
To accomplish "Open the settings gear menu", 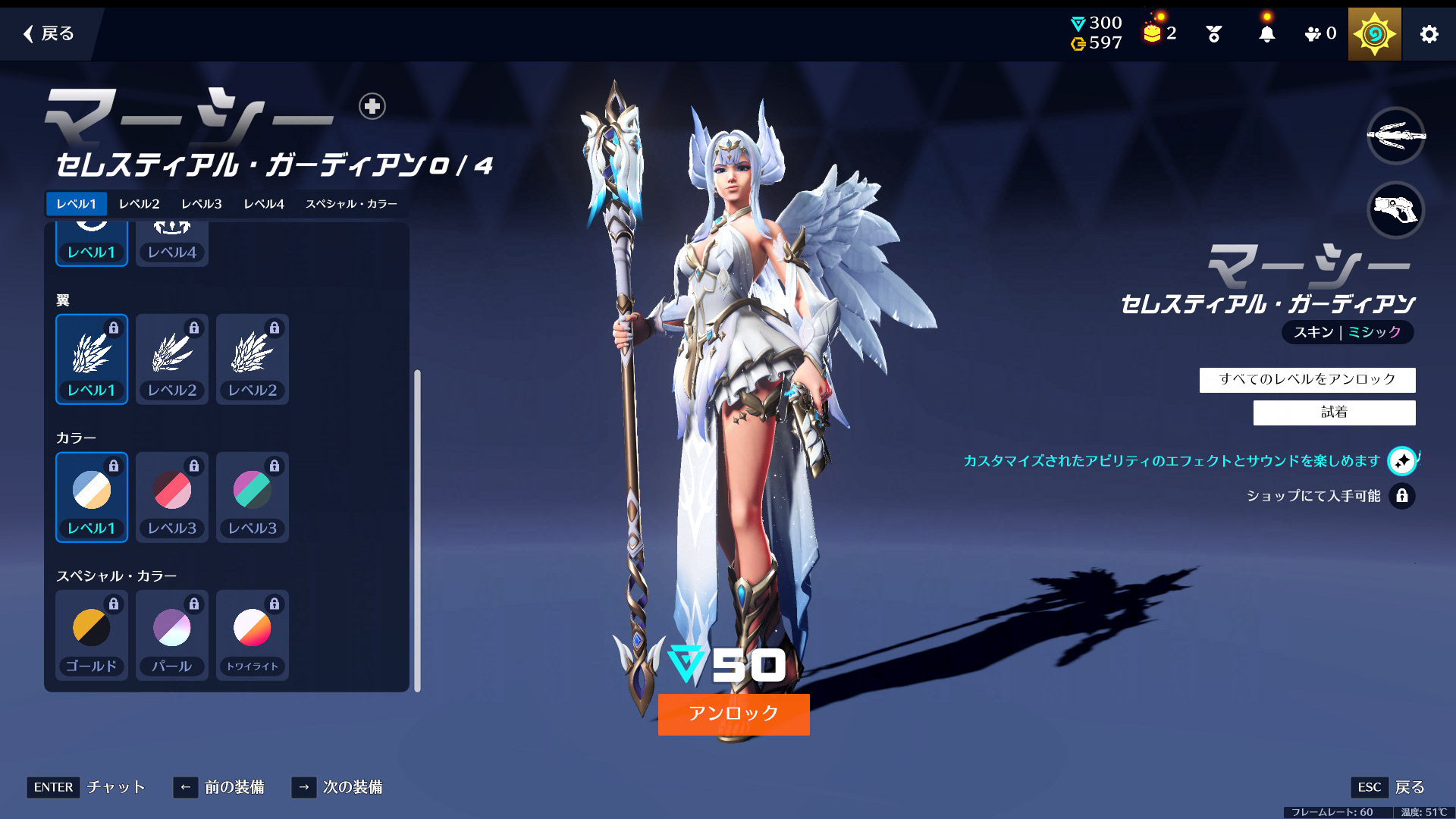I will tap(1429, 34).
